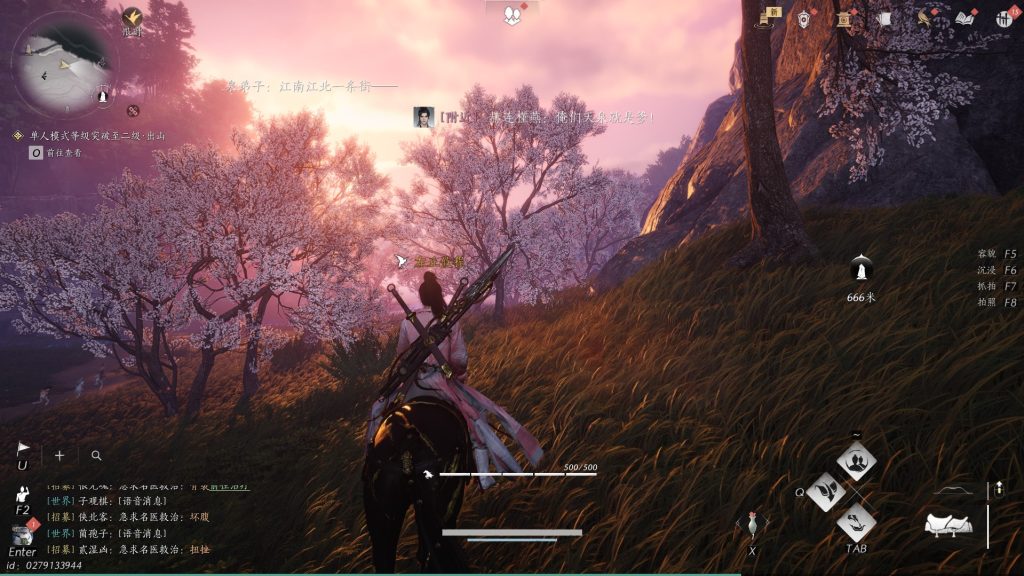Image resolution: width=1024 pixels, height=576 pixels.
Task: Open the shield emblem menu icon
Action: 804,18
